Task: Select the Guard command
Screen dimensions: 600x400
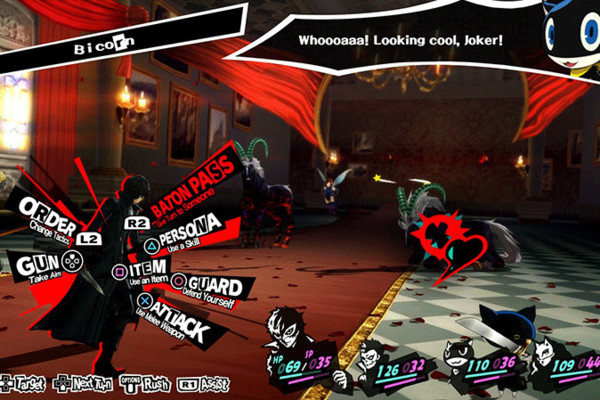Action: click(213, 286)
